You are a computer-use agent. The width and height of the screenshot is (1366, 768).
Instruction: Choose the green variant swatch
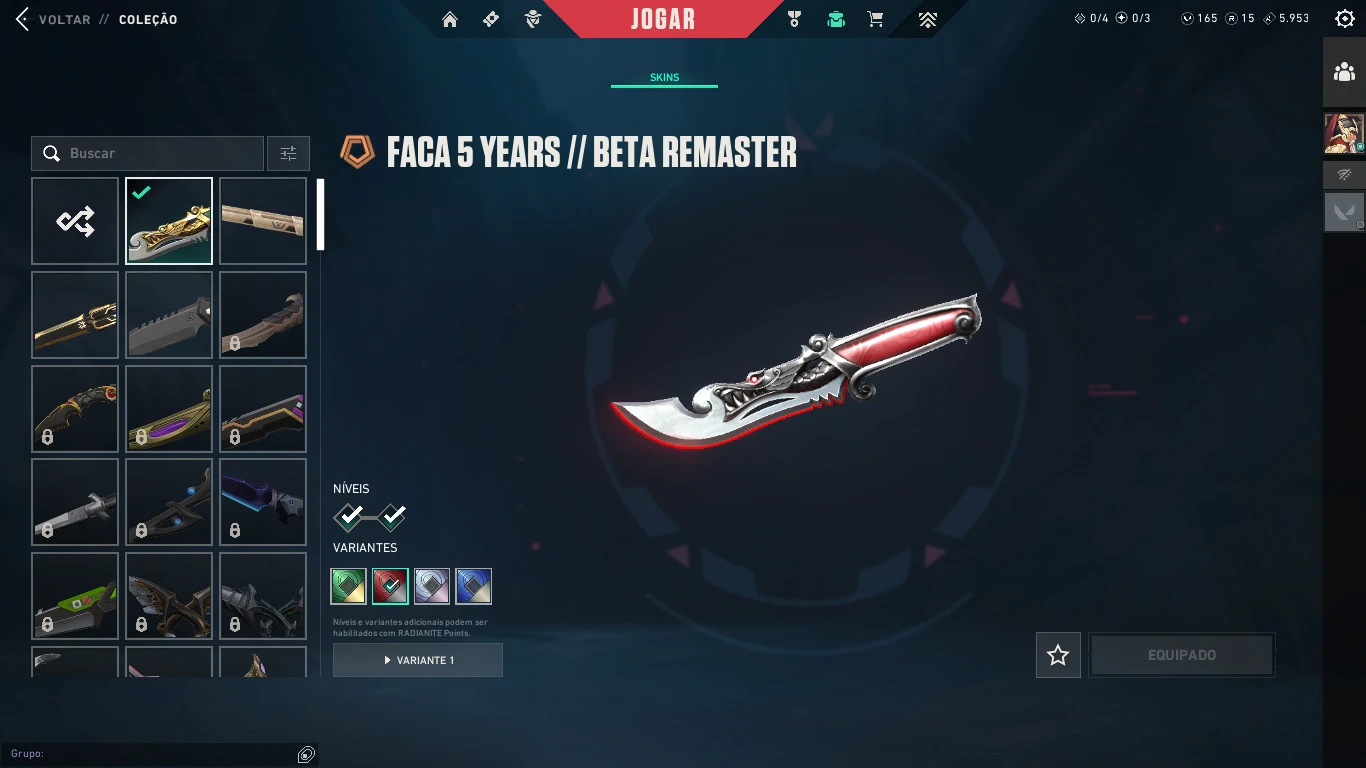349,586
